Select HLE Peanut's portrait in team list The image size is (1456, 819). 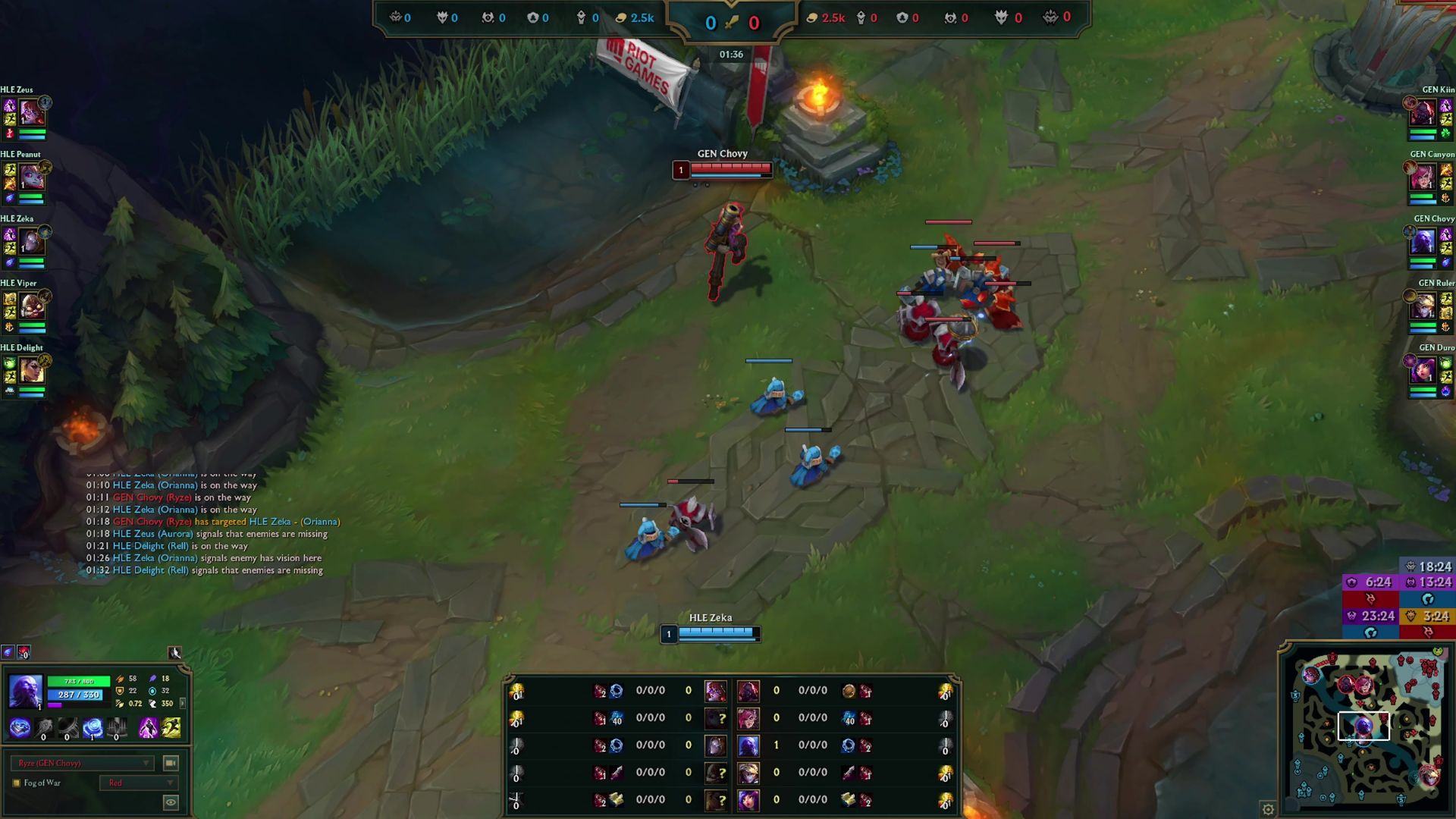click(x=31, y=177)
